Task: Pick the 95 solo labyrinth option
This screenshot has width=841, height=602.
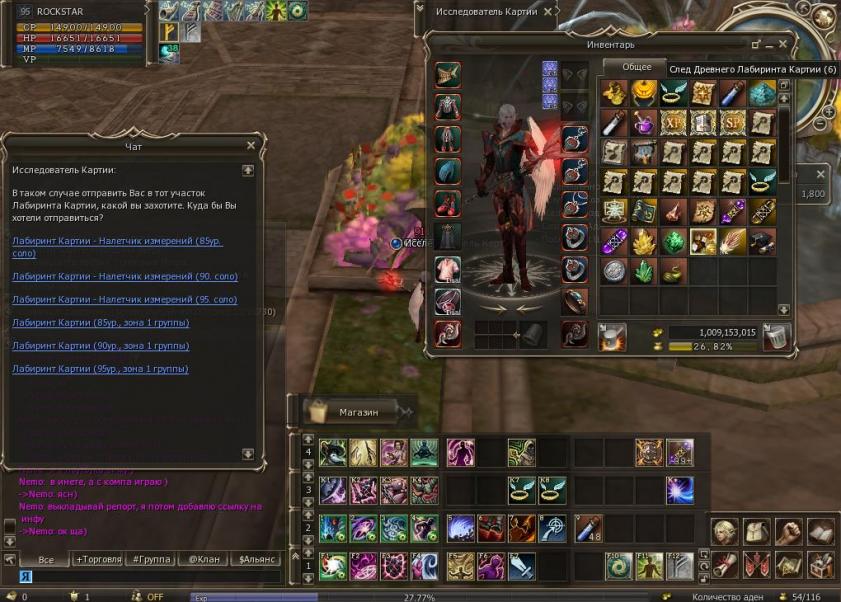Action: (x=125, y=299)
